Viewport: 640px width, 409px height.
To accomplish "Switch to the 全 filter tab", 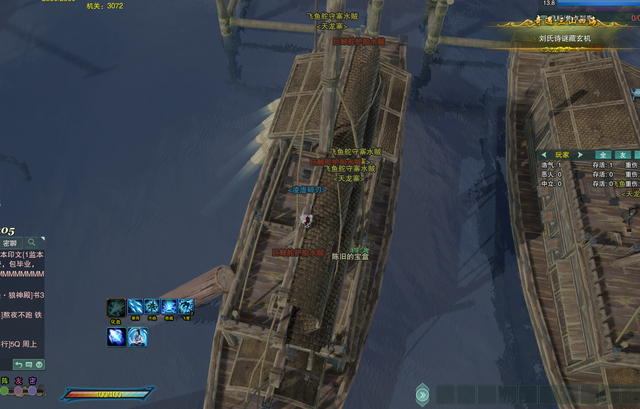I will (604, 155).
